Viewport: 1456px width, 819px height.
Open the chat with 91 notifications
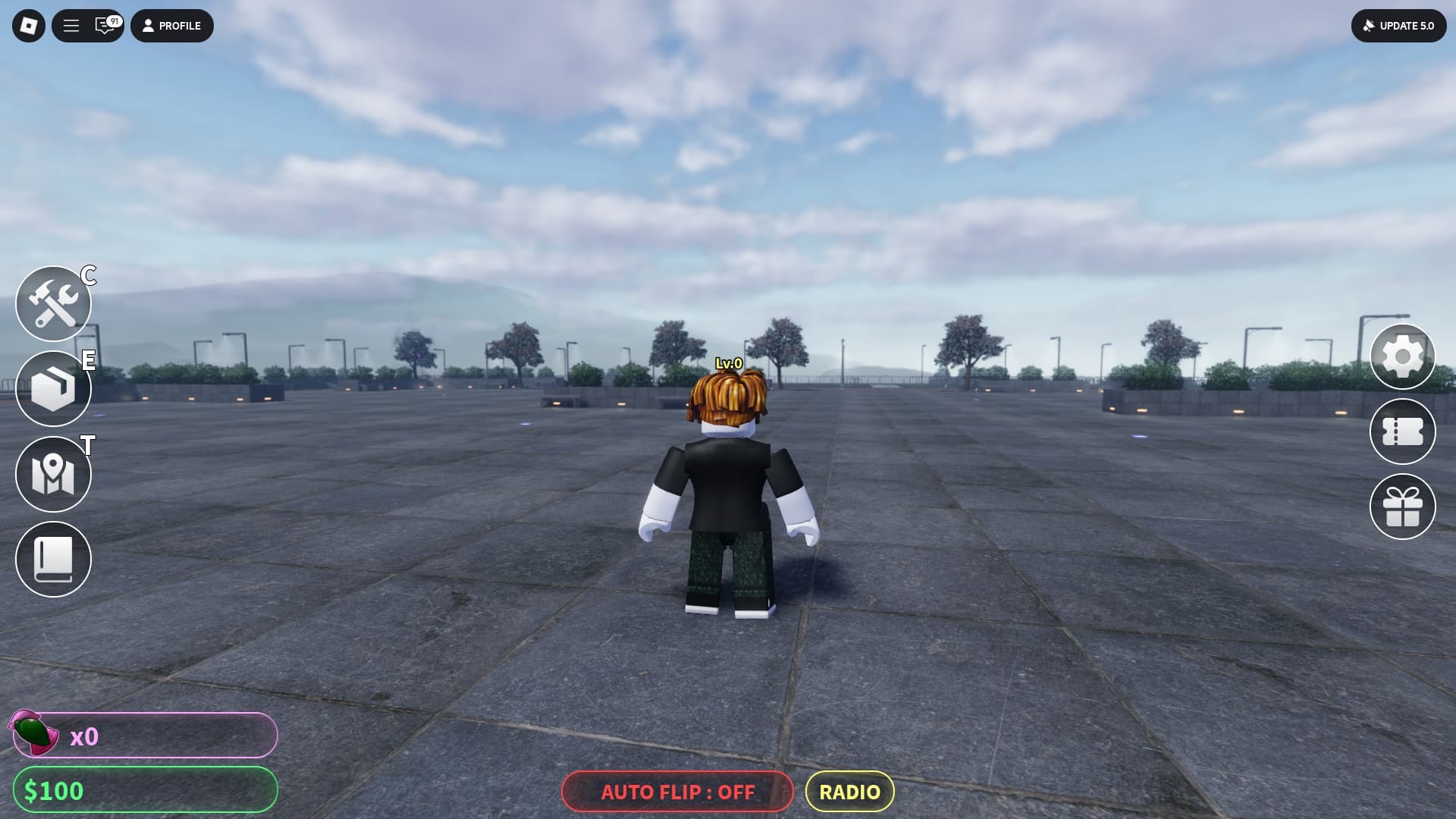tap(105, 26)
